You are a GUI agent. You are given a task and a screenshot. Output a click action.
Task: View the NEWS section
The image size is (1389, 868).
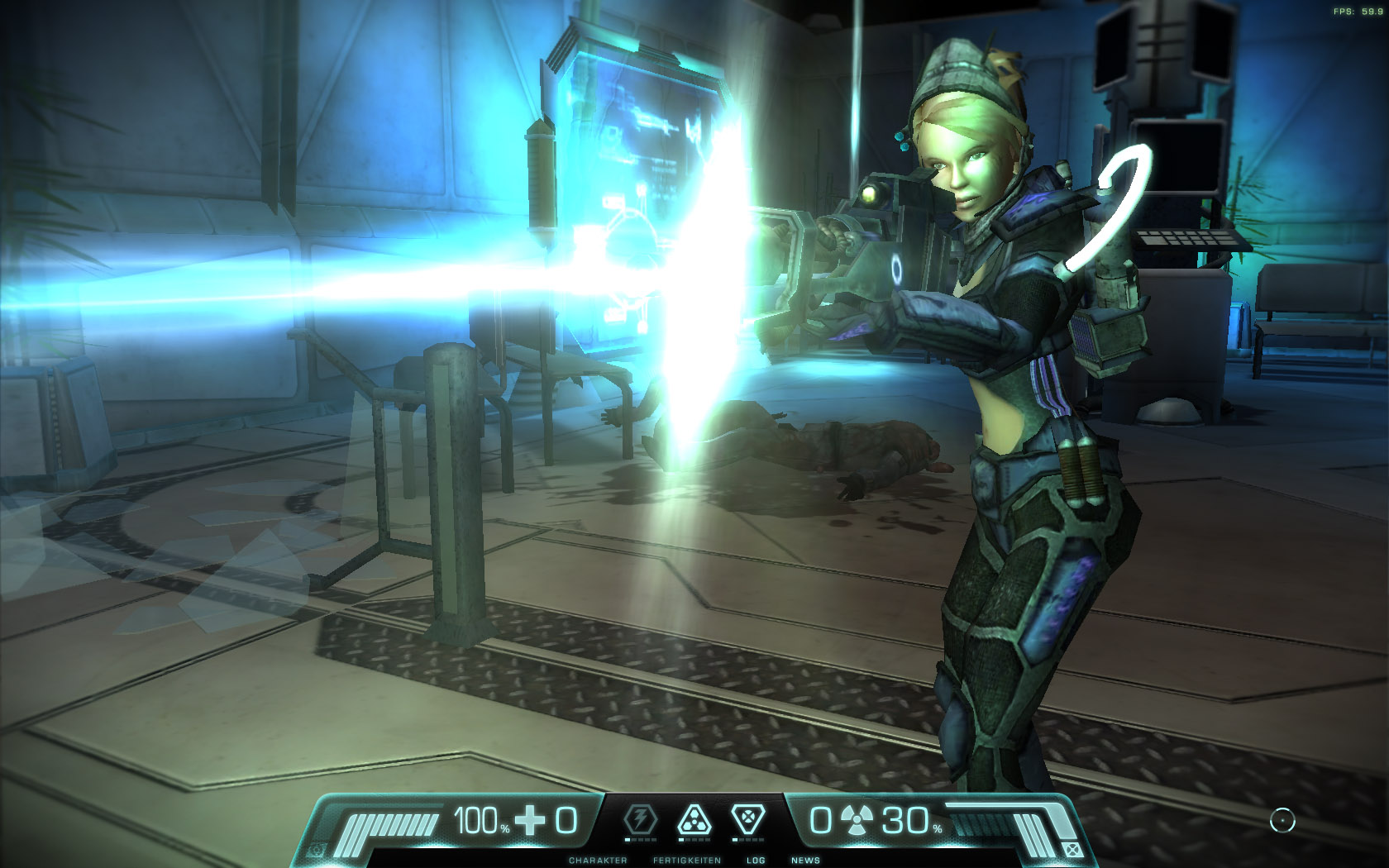click(806, 858)
